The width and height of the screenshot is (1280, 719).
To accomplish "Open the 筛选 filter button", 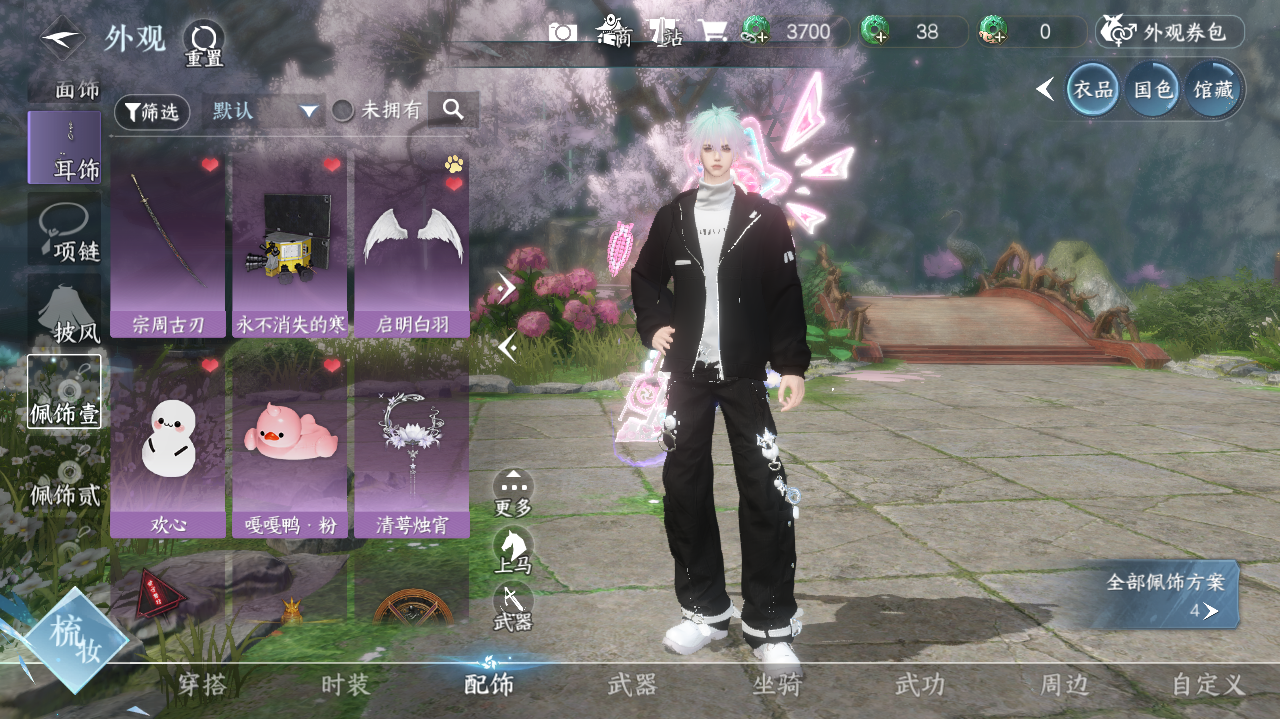I will pos(152,112).
